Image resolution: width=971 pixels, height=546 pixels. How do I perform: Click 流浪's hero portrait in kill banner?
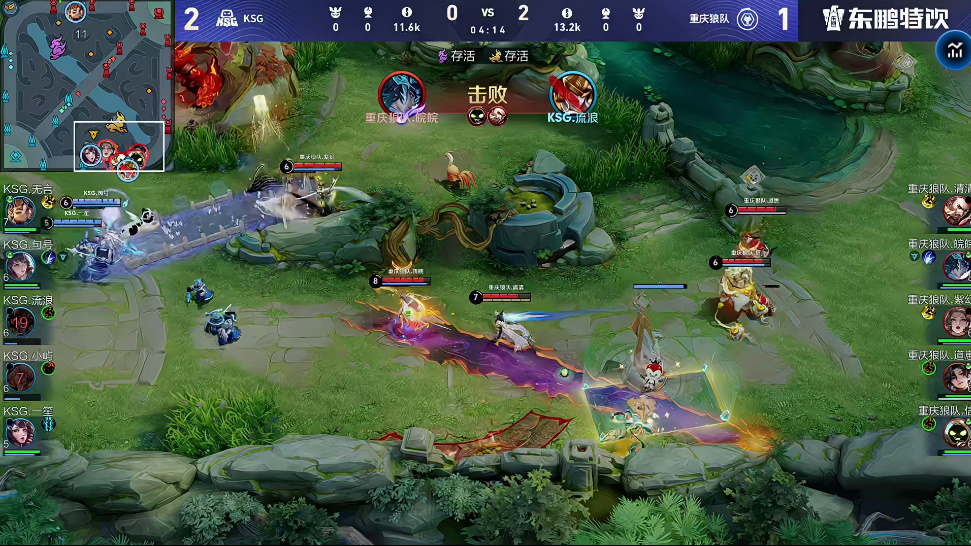tap(572, 94)
